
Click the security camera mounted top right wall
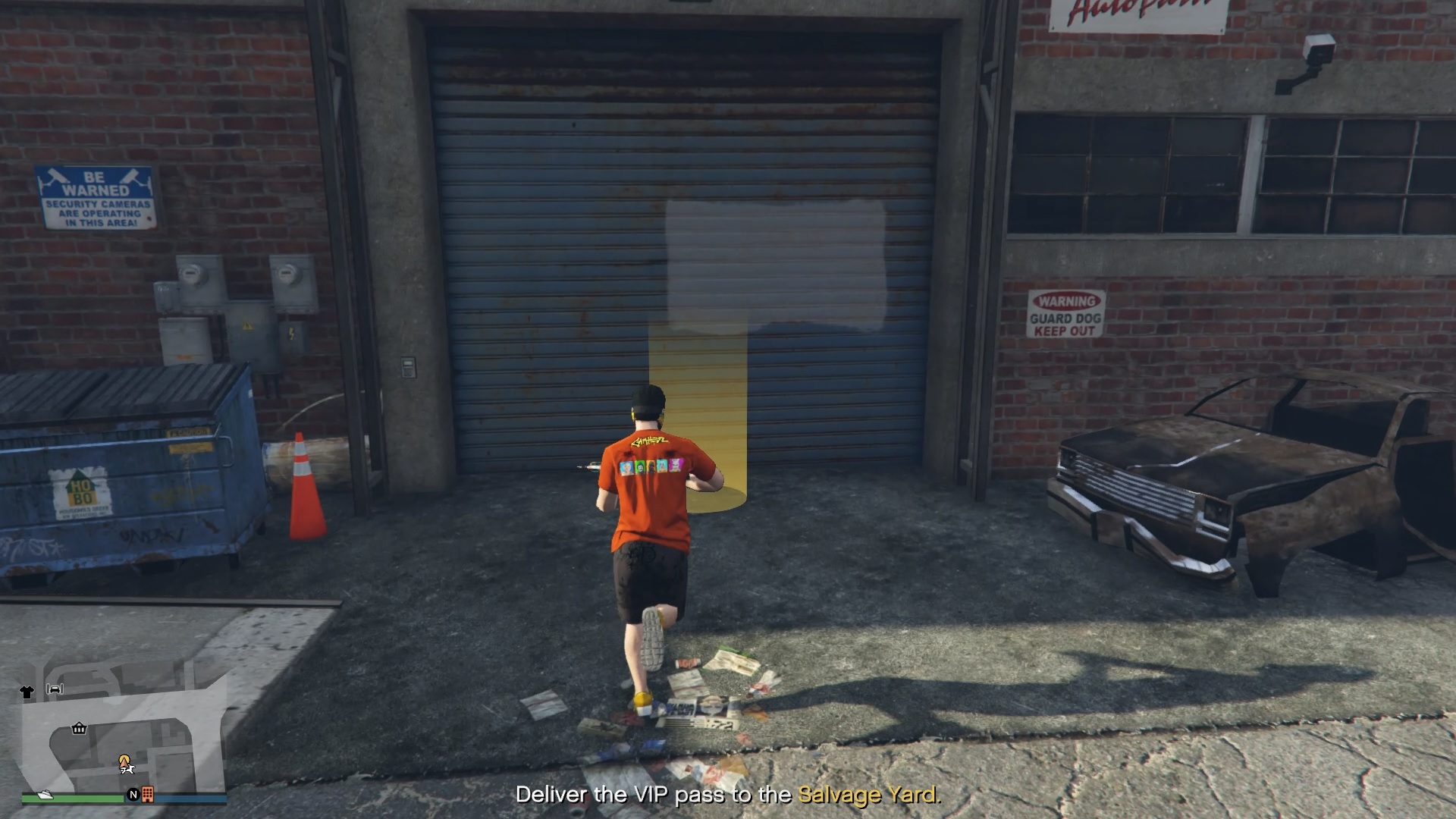1319,49
